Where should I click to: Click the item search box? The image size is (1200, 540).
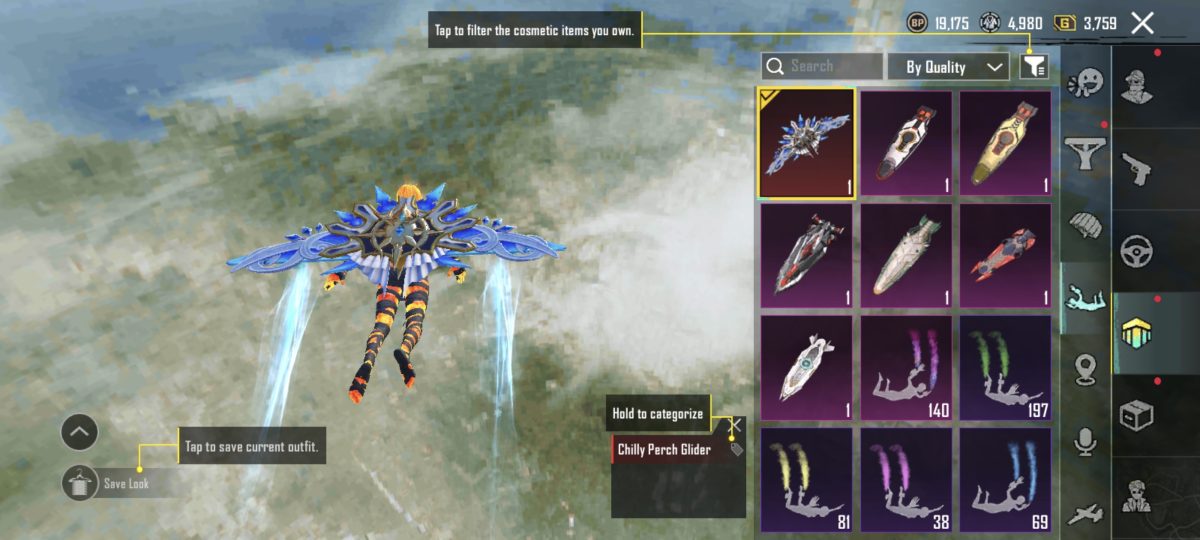[822, 67]
